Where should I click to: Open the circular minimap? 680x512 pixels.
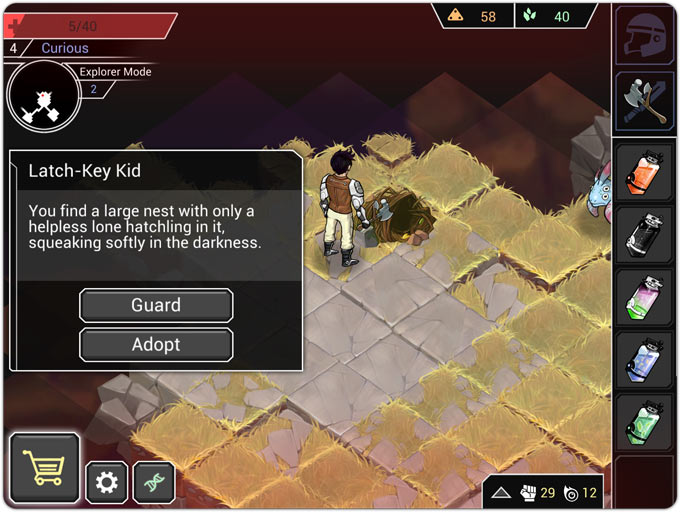pos(43,97)
